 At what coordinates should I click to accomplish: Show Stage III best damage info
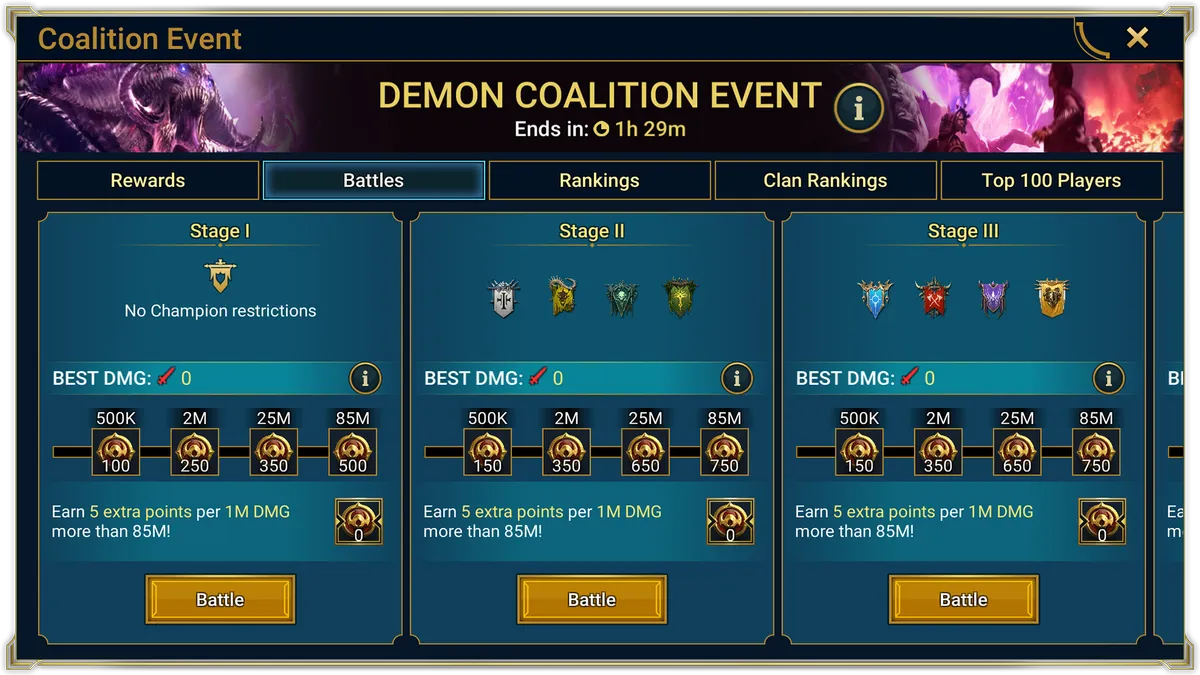click(x=1109, y=378)
